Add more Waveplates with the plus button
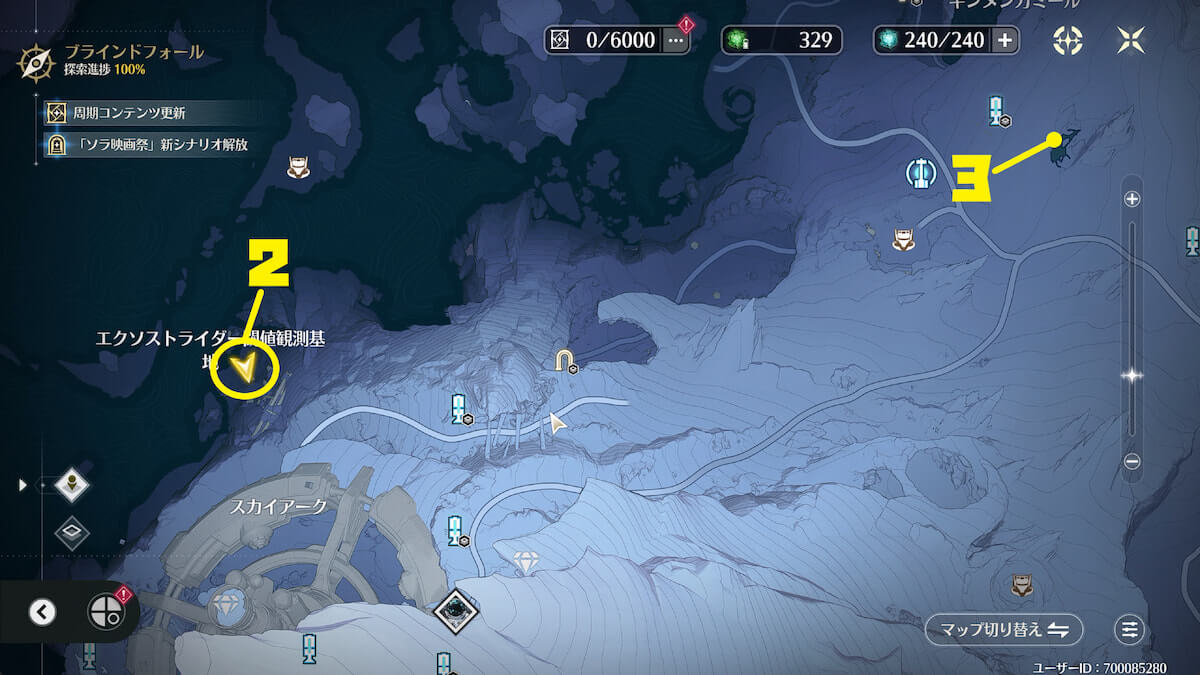 click(x=1005, y=40)
